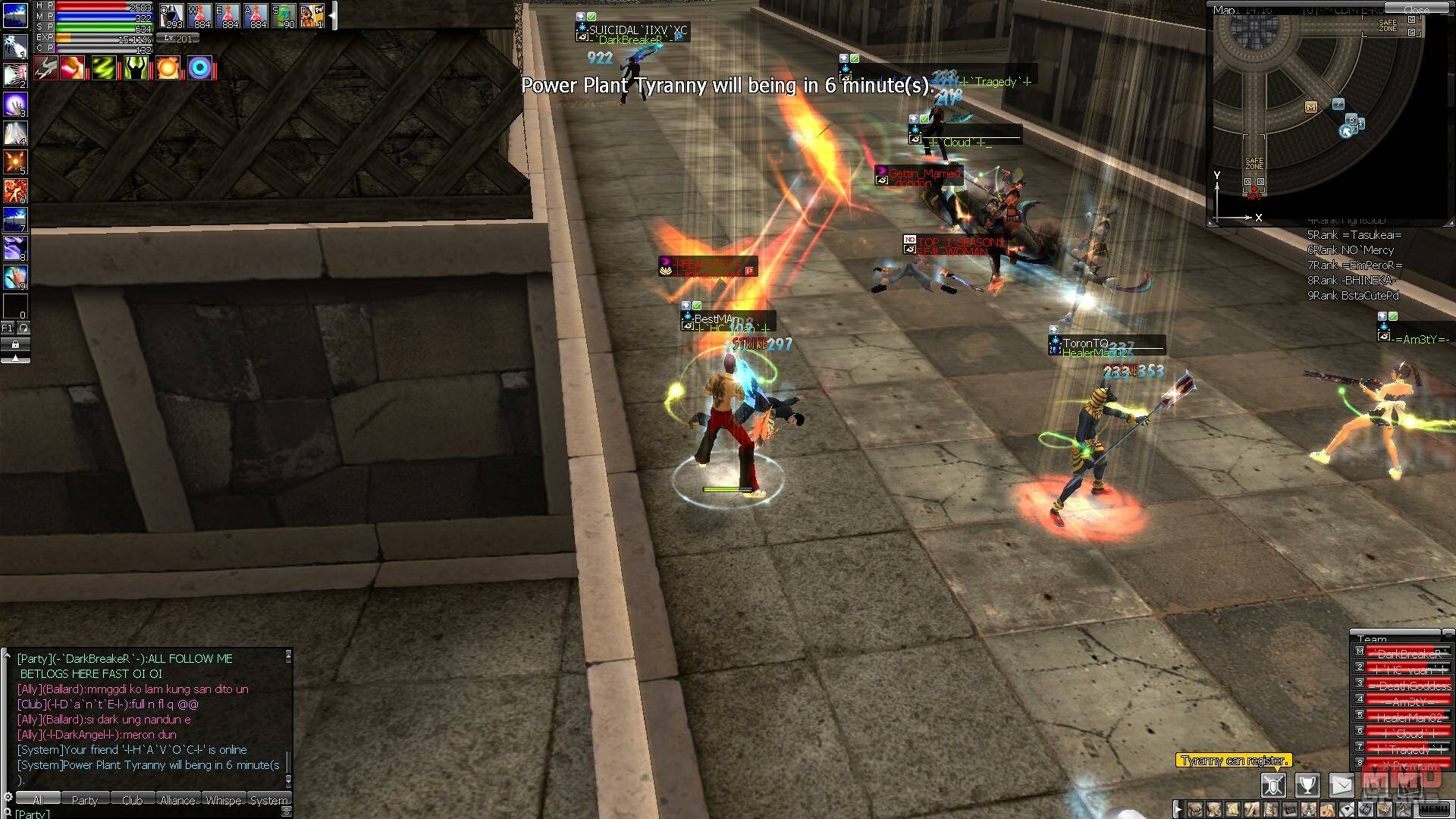Open the Tyranny registration shield icon
The image size is (1456, 819).
tap(1273, 785)
